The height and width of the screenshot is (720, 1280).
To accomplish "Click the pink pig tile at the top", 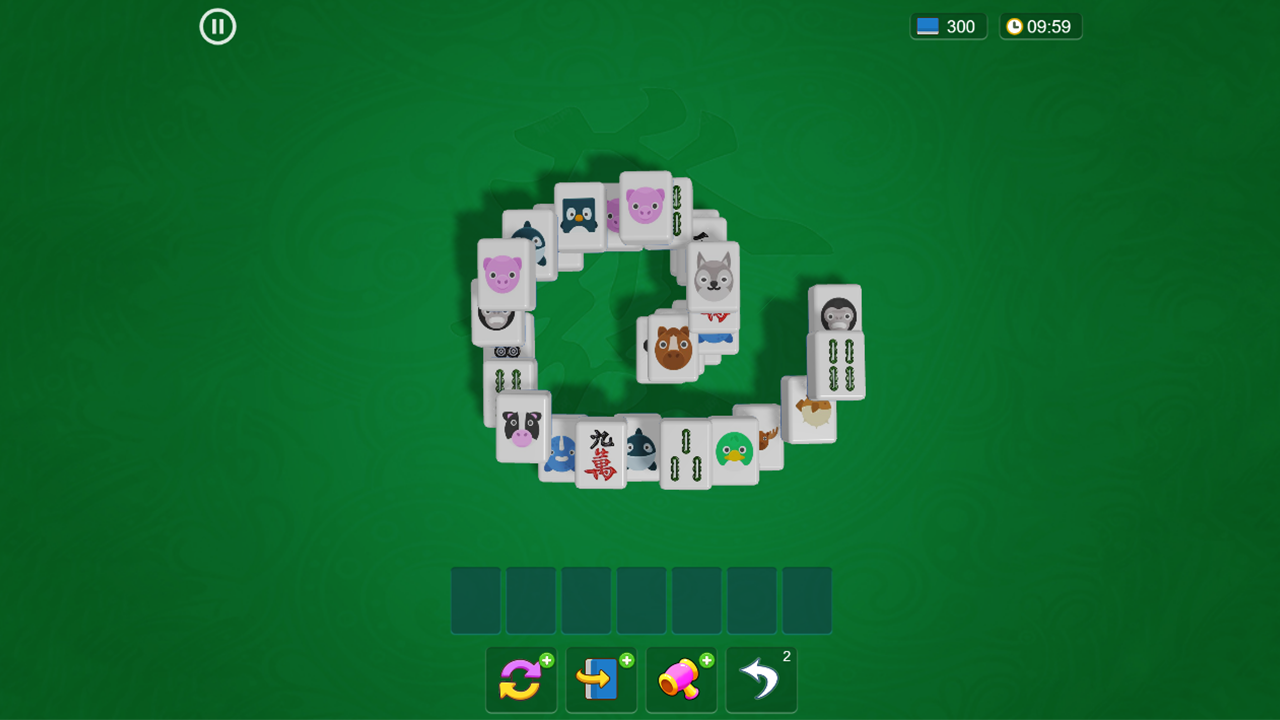I will click(645, 207).
